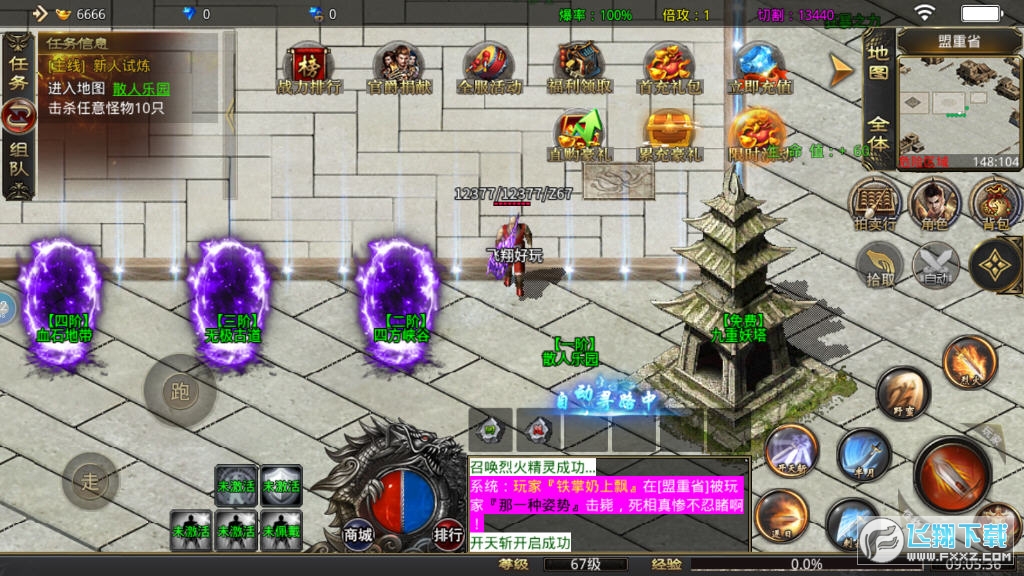Screen dimensions: 1024x576
Task: Claim rewards via 福利领取 icon
Action: pos(581,68)
